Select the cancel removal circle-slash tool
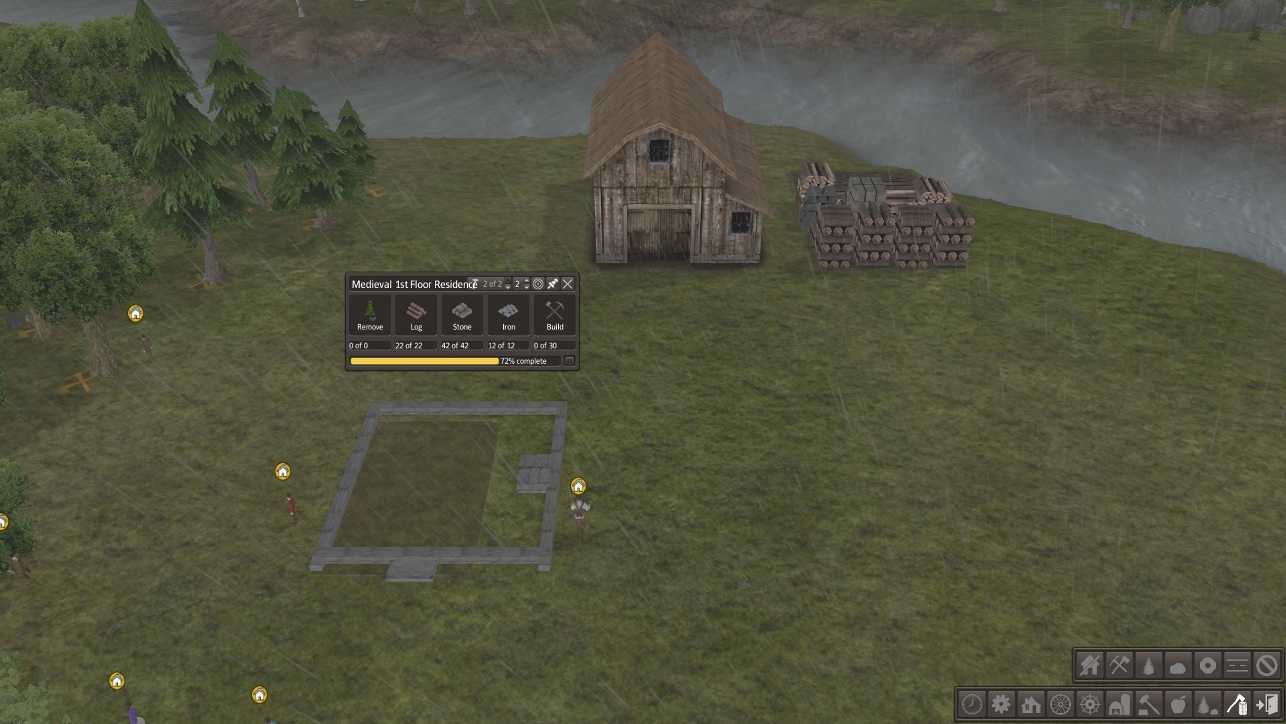1286x724 pixels. click(1267, 665)
